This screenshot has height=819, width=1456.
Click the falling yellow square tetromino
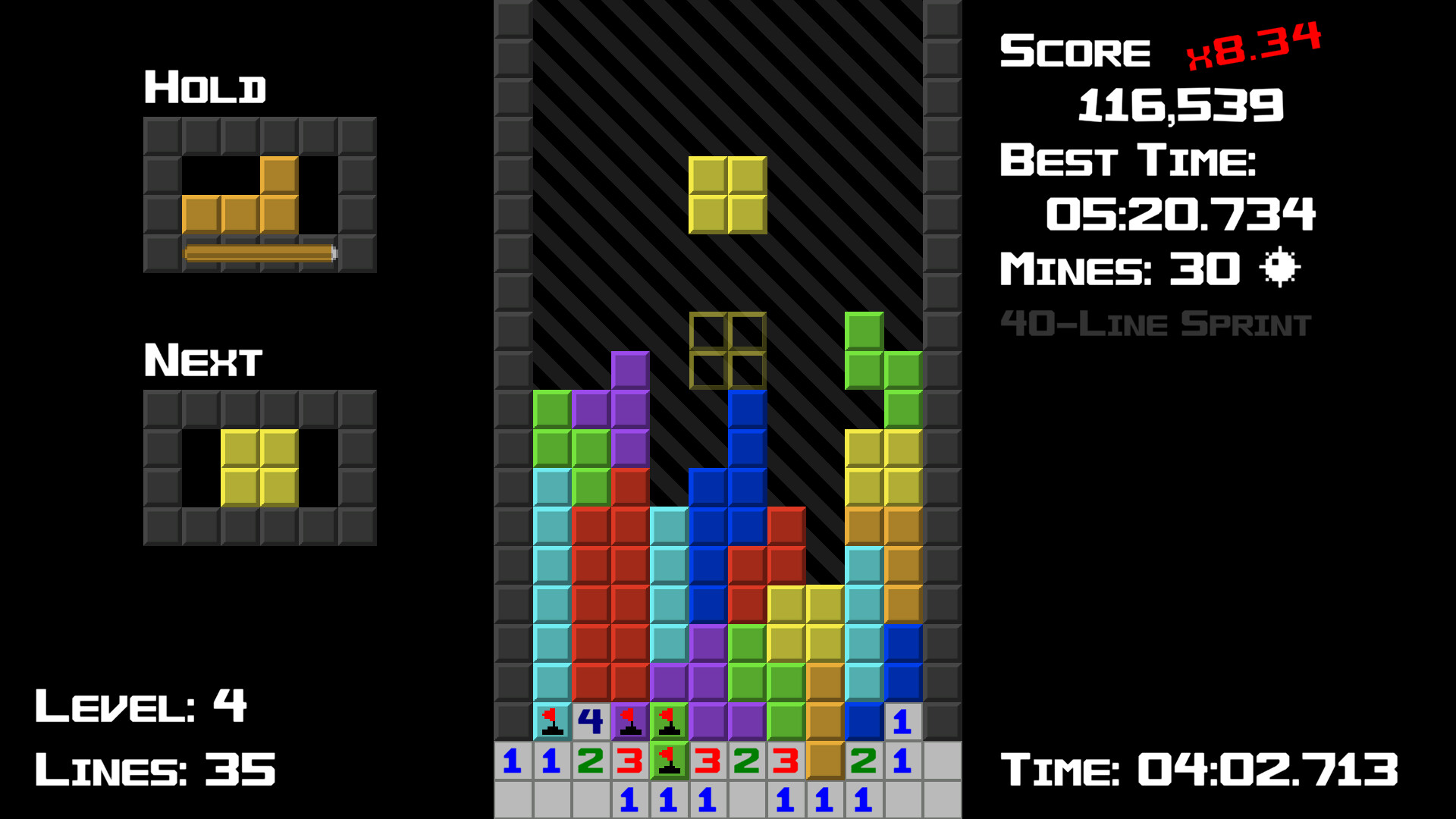point(728,196)
